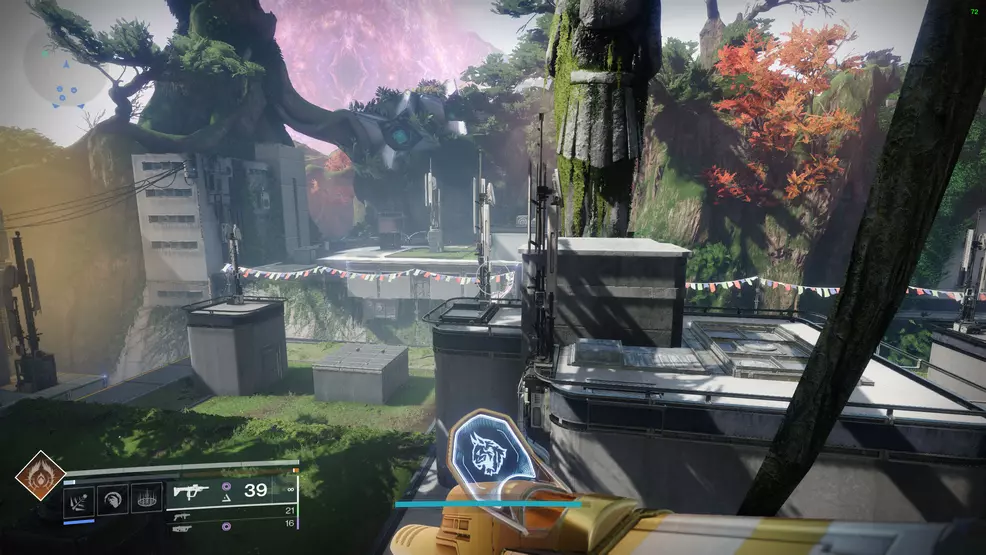The image size is (986, 555).
Task: Select the grenade ability icon
Action: 79,499
